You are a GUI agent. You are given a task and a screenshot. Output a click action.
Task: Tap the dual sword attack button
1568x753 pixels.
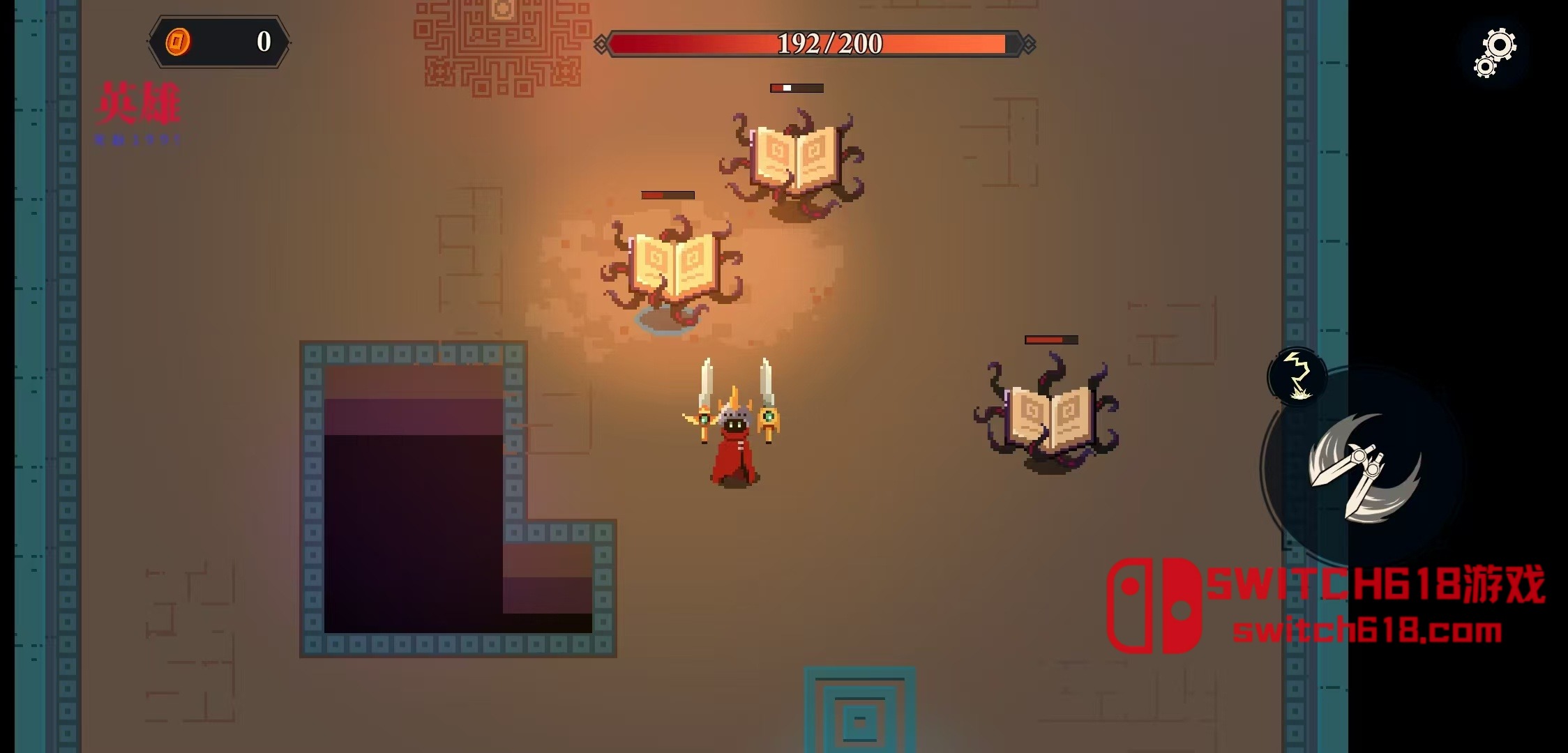click(1363, 469)
